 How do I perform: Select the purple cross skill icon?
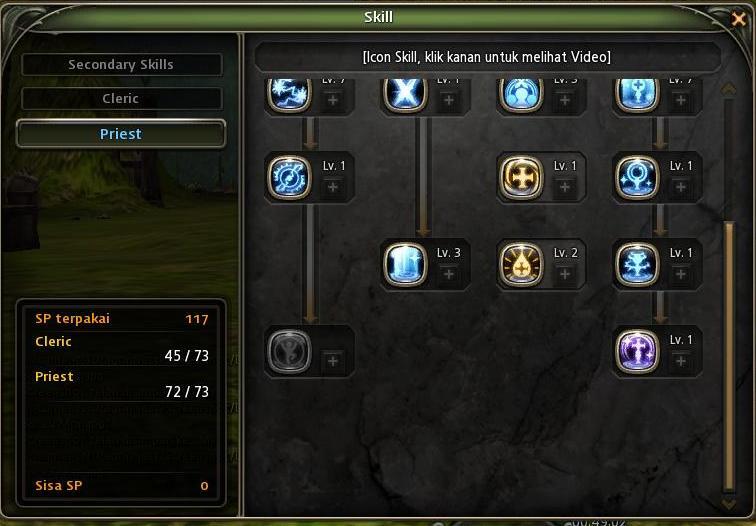(637, 351)
